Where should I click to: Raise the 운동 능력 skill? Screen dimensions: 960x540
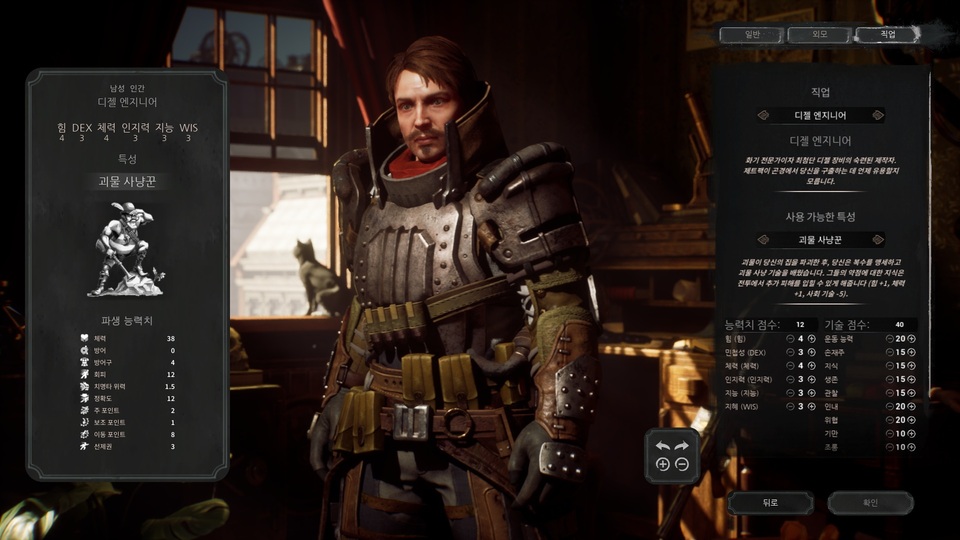tap(912, 339)
